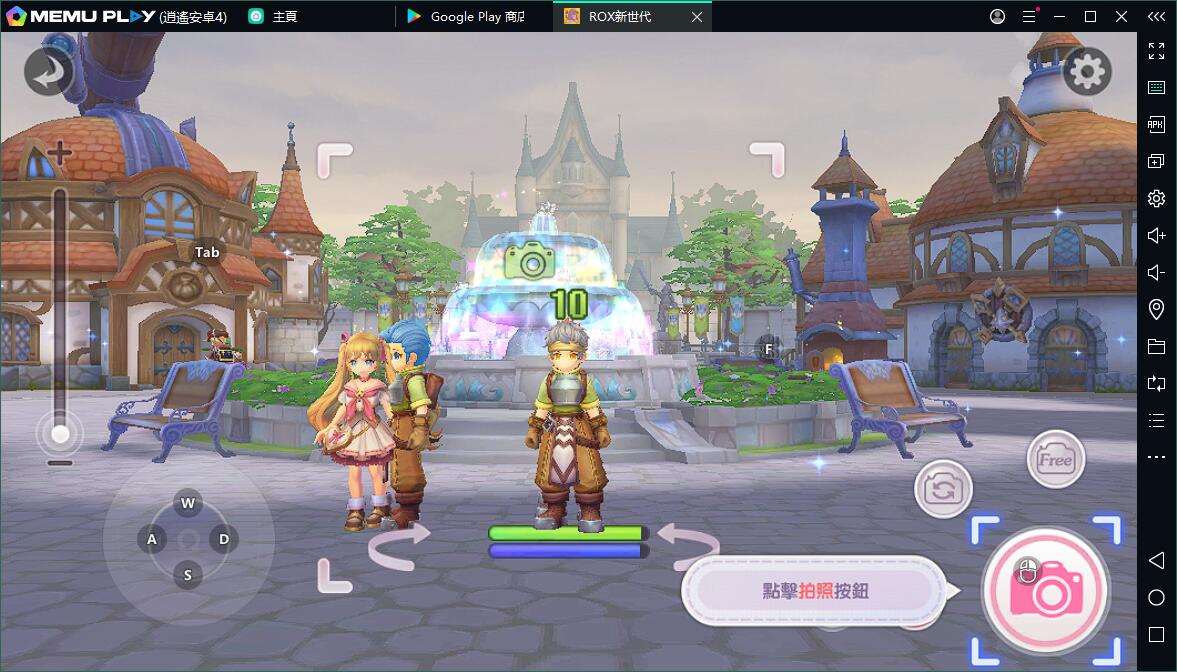Viewport: 1177px width, 672px height.
Task: Rotate character with the right curved arrow
Action: 688,546
